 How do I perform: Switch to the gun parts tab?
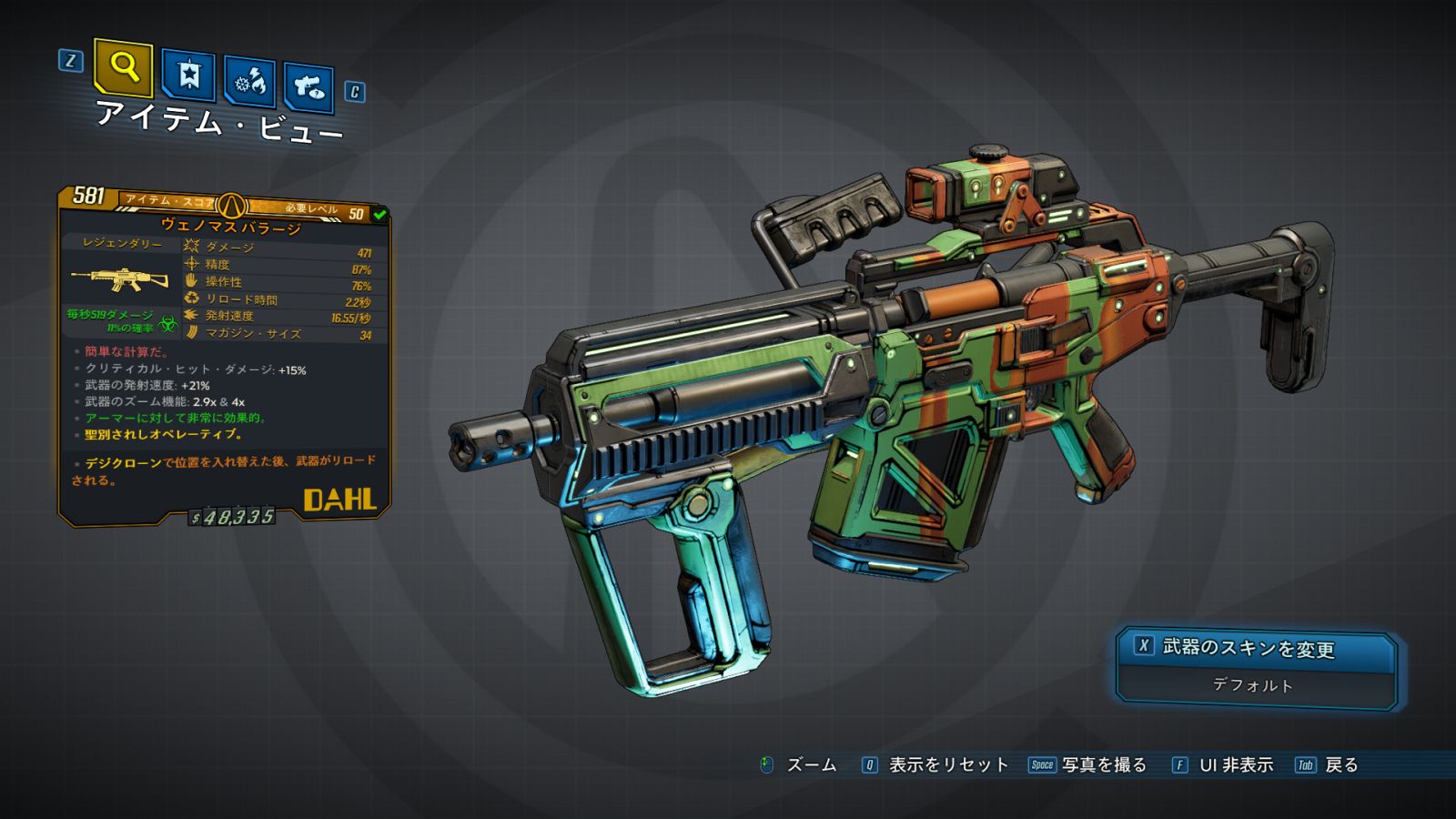[x=308, y=87]
